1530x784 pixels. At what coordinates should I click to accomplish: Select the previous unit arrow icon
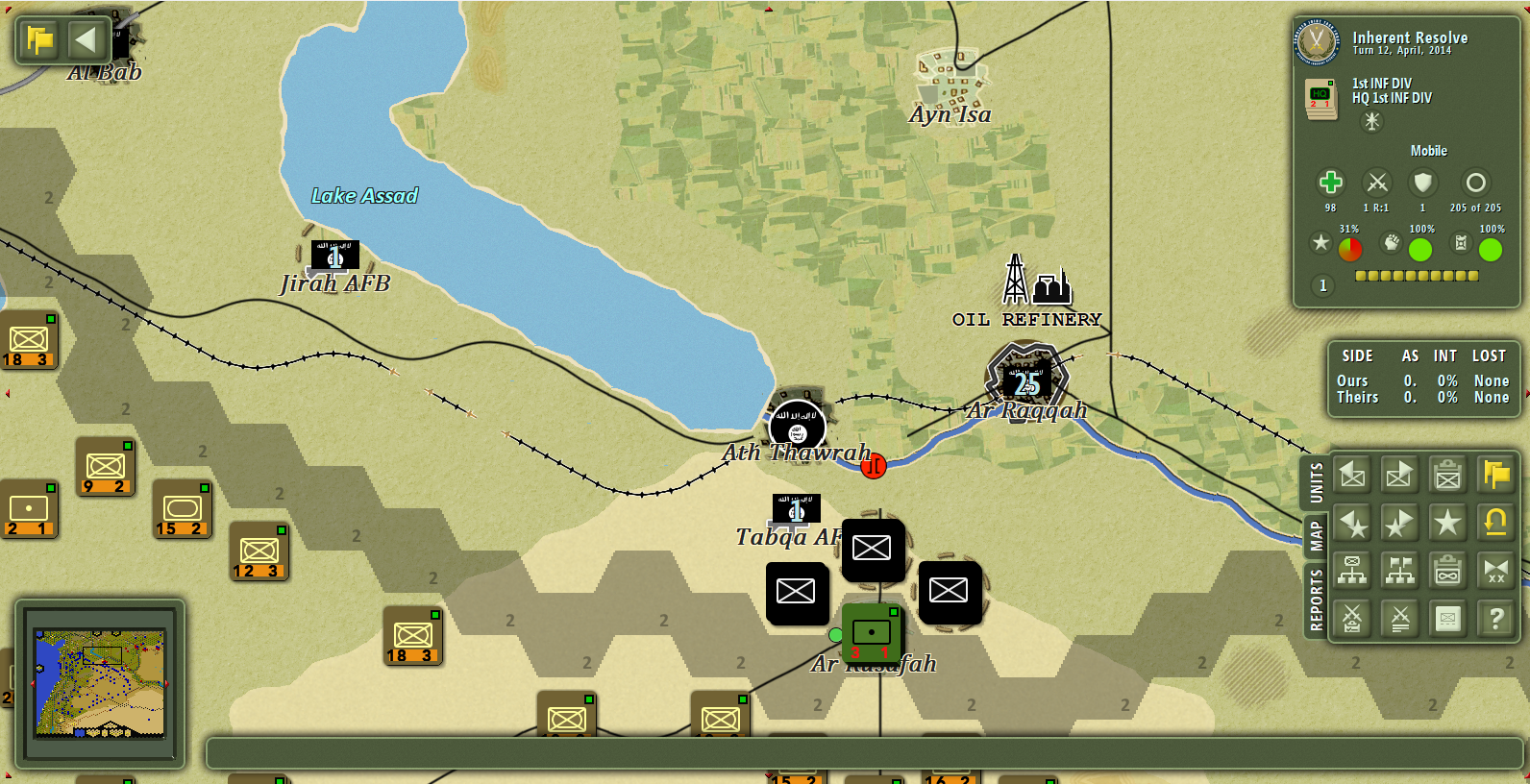coord(1351,476)
